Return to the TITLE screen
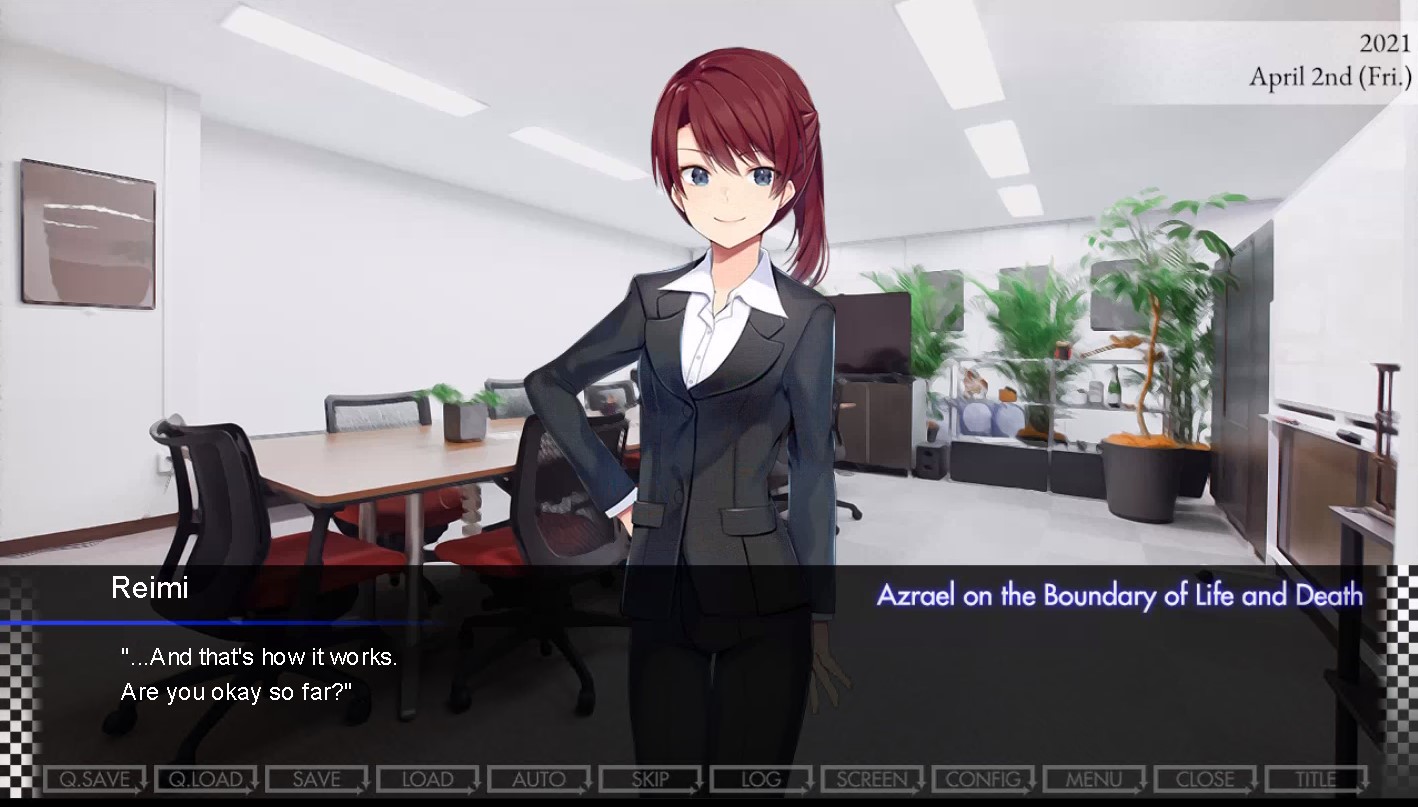The image size is (1418, 807). pos(1315,779)
